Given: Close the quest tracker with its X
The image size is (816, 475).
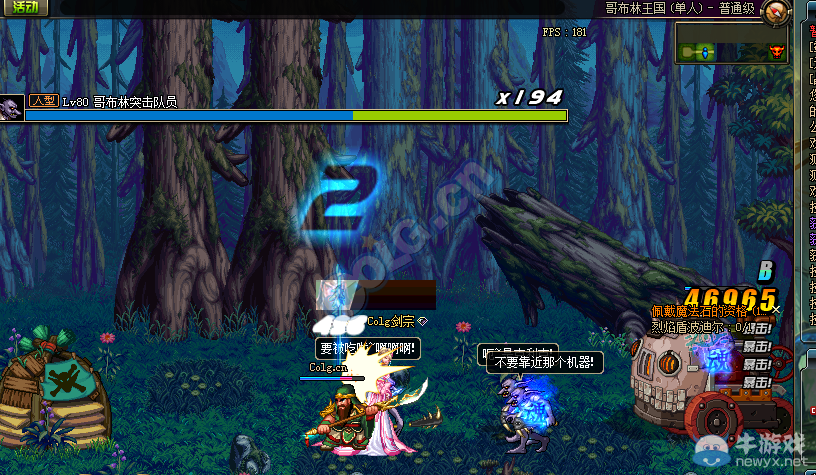Looking at the screenshot, I should tap(777, 310).
